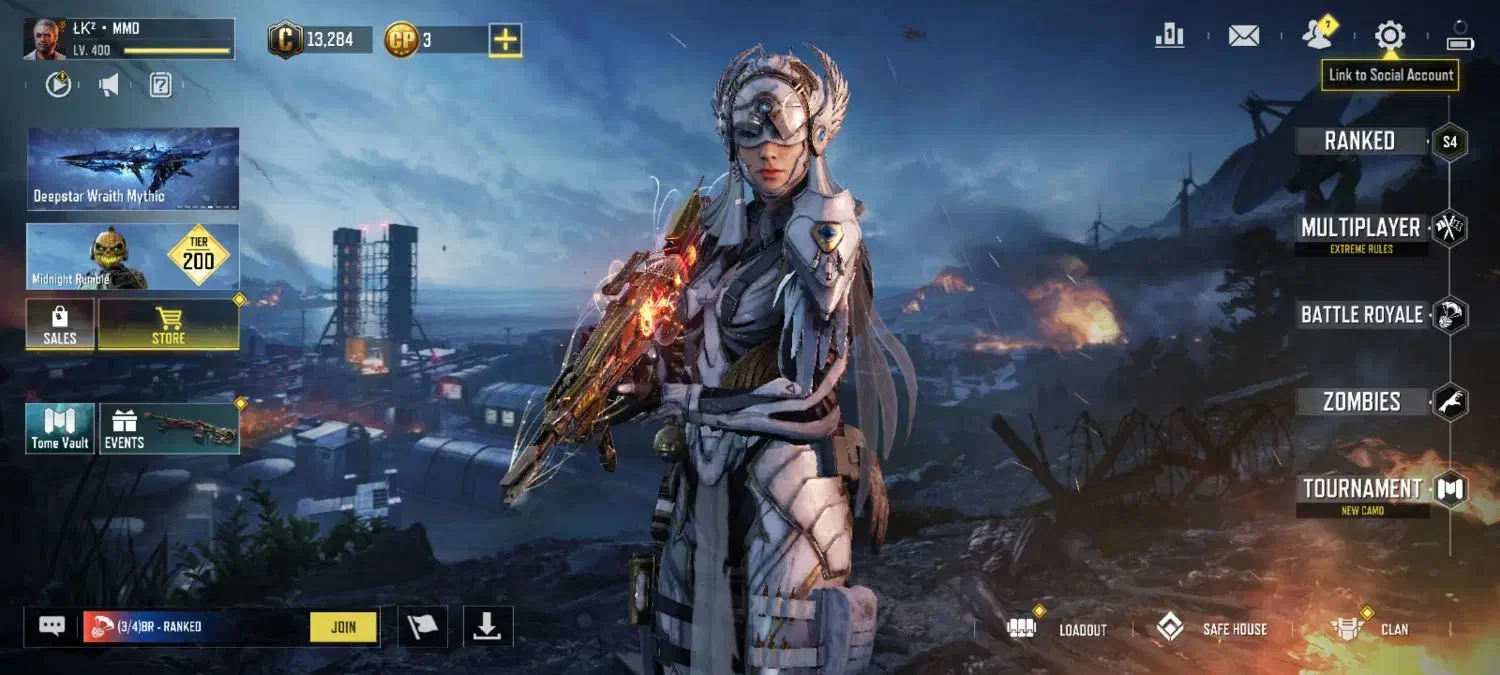Buy more CP with the plus button
Screen dimensions: 1500x675
tap(505, 40)
